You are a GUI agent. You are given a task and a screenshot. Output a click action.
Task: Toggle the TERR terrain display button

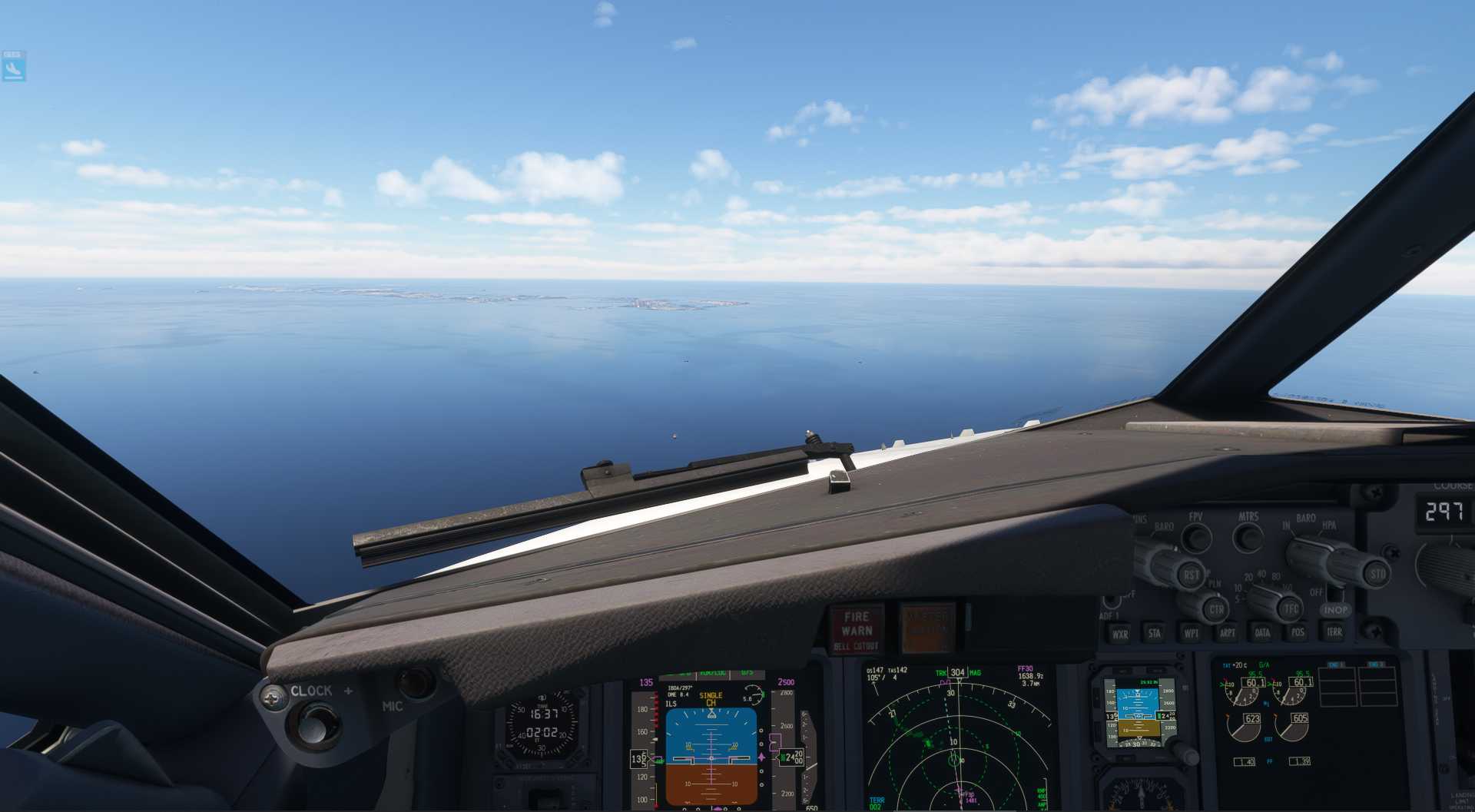(x=1334, y=631)
